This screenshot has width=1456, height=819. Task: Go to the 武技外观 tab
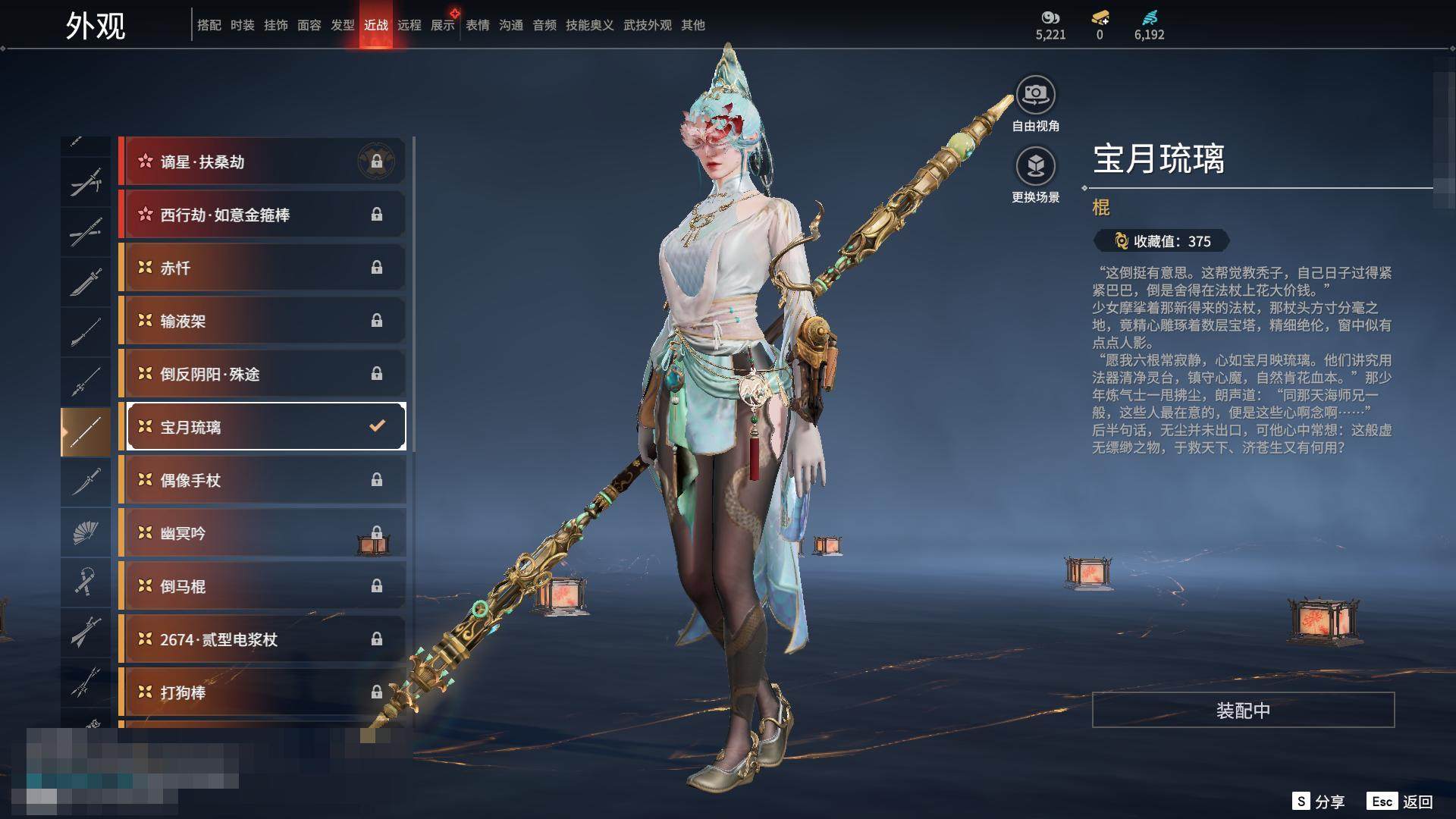(x=648, y=25)
